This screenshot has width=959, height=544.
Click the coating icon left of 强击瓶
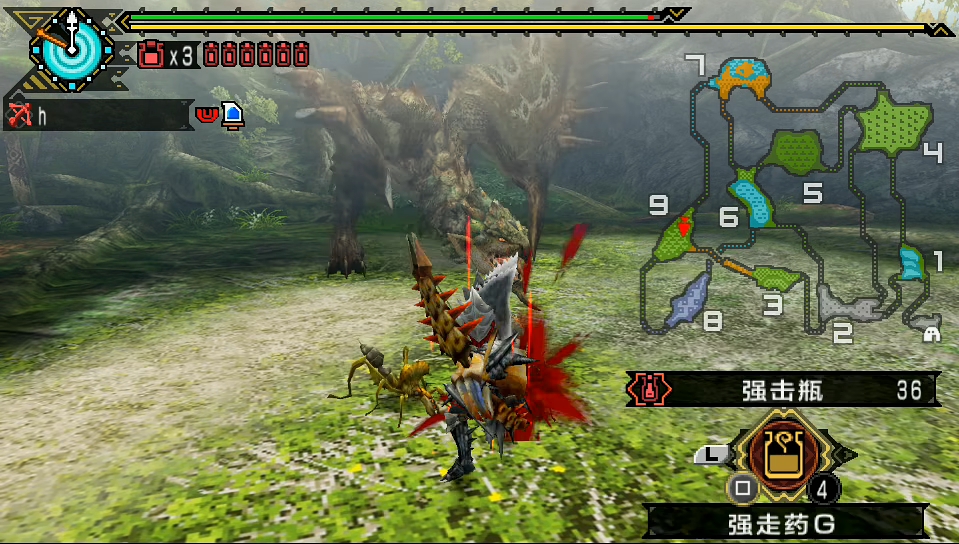point(650,390)
